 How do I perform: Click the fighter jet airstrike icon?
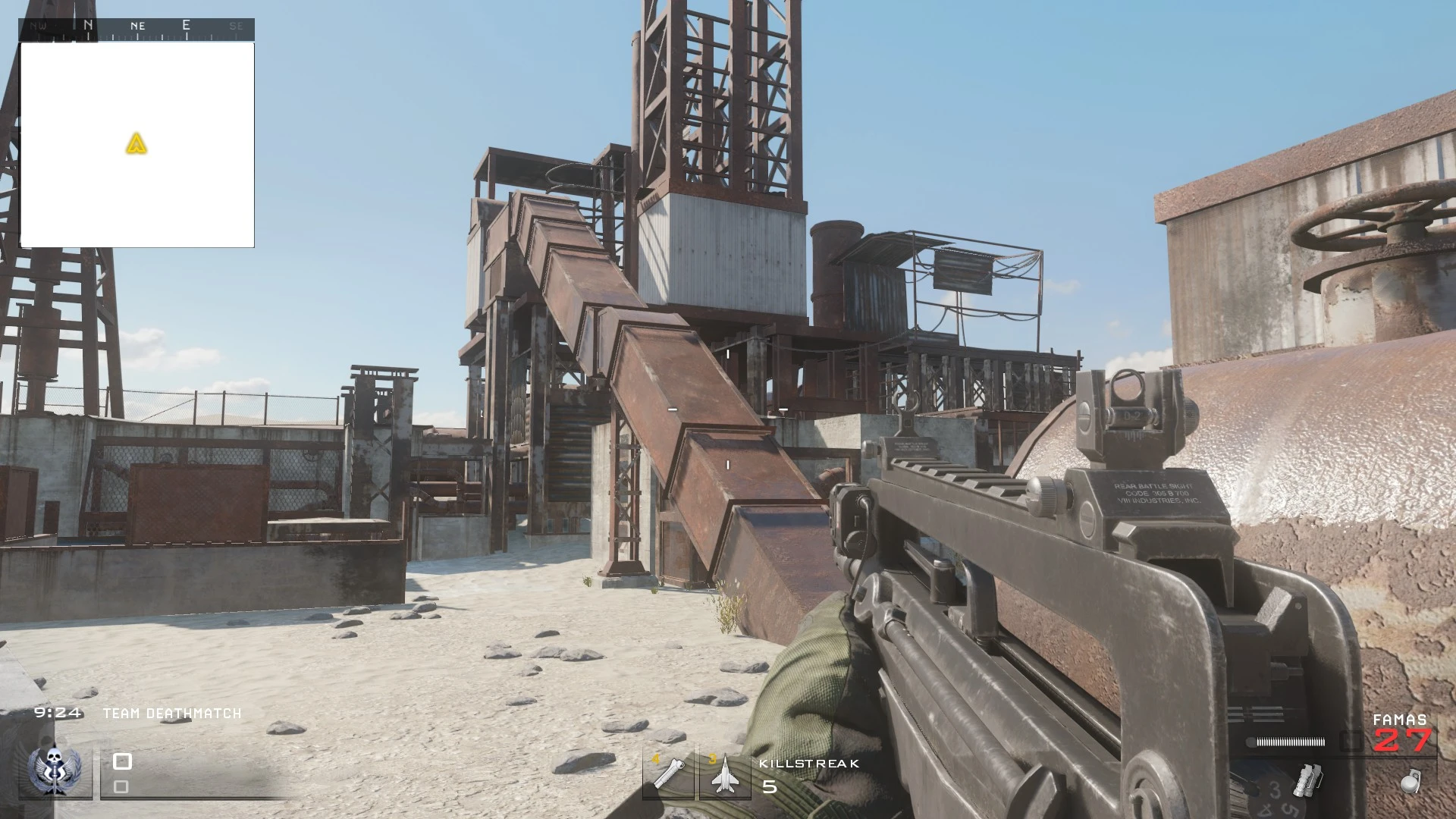coord(726,773)
